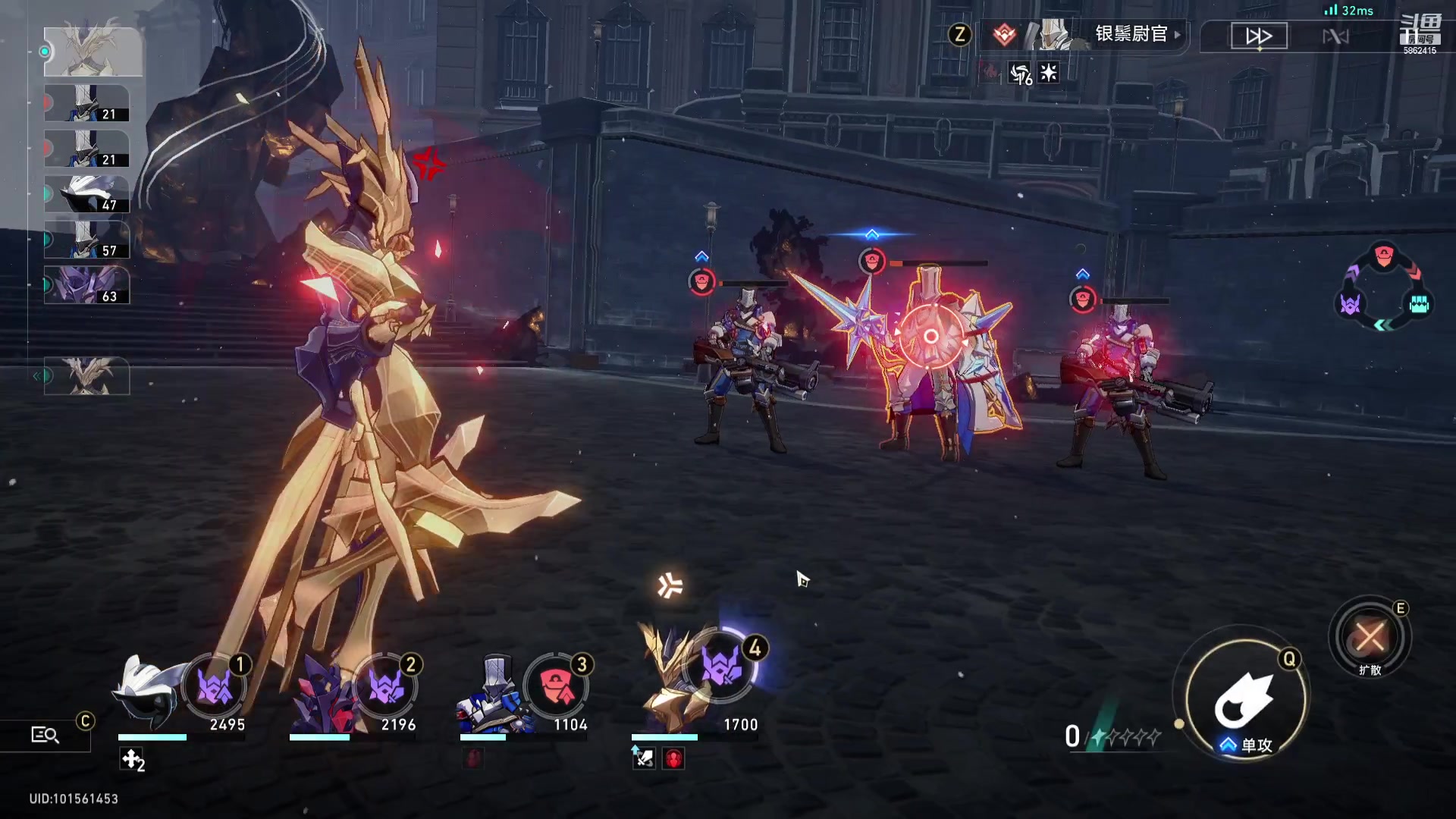
Task: Click the turn-order entry numbered 63
Action: pyautogui.click(x=86, y=285)
